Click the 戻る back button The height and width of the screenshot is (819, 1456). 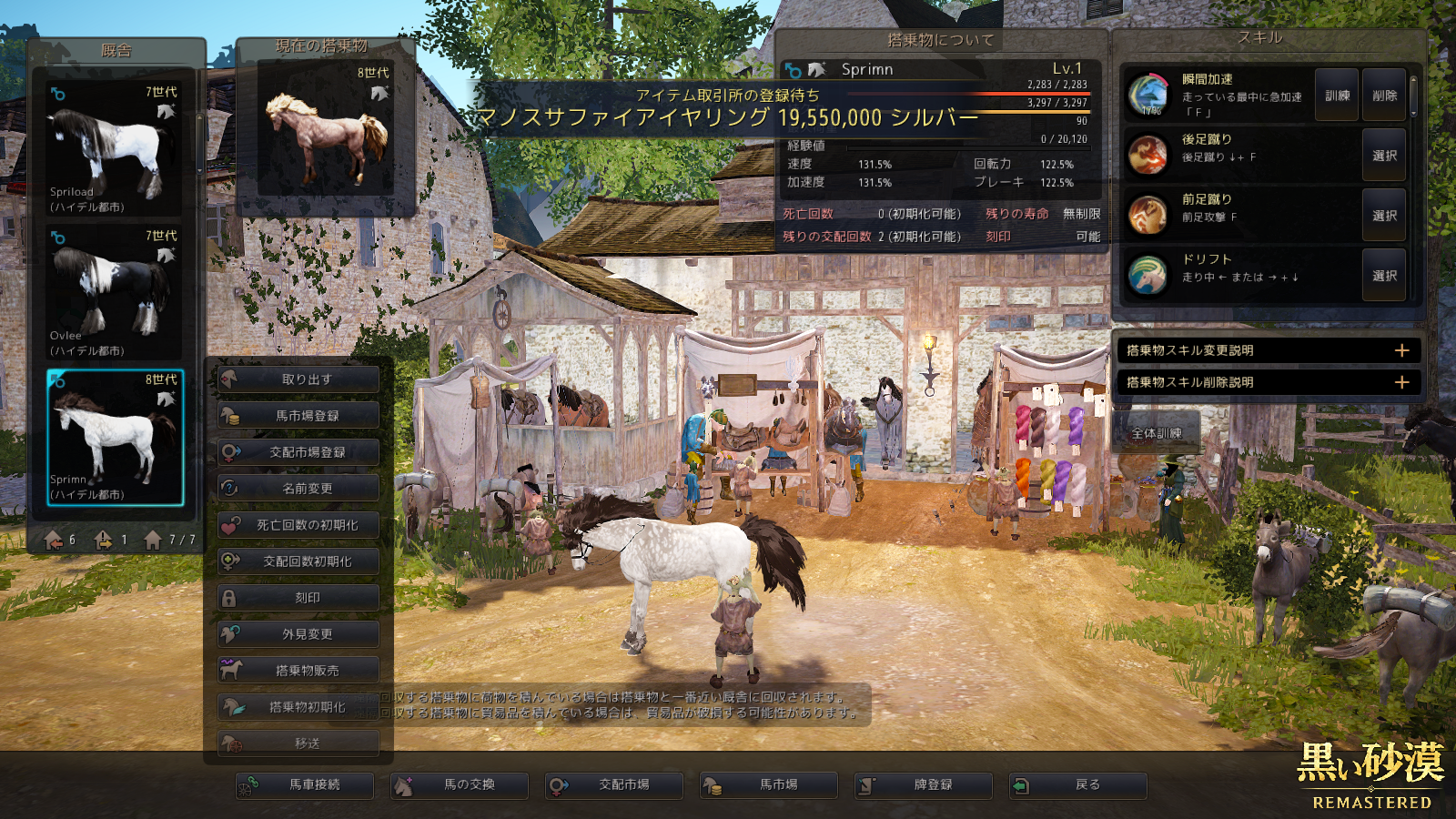click(1078, 784)
